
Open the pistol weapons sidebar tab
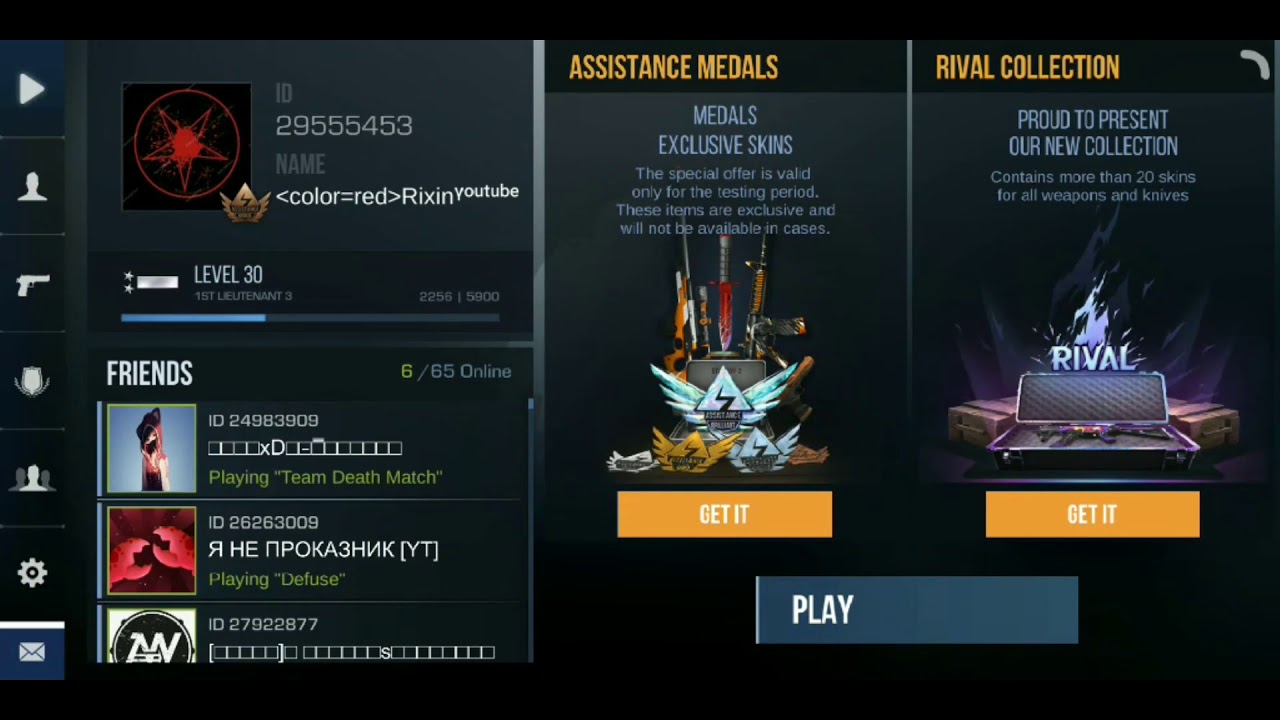[32, 285]
